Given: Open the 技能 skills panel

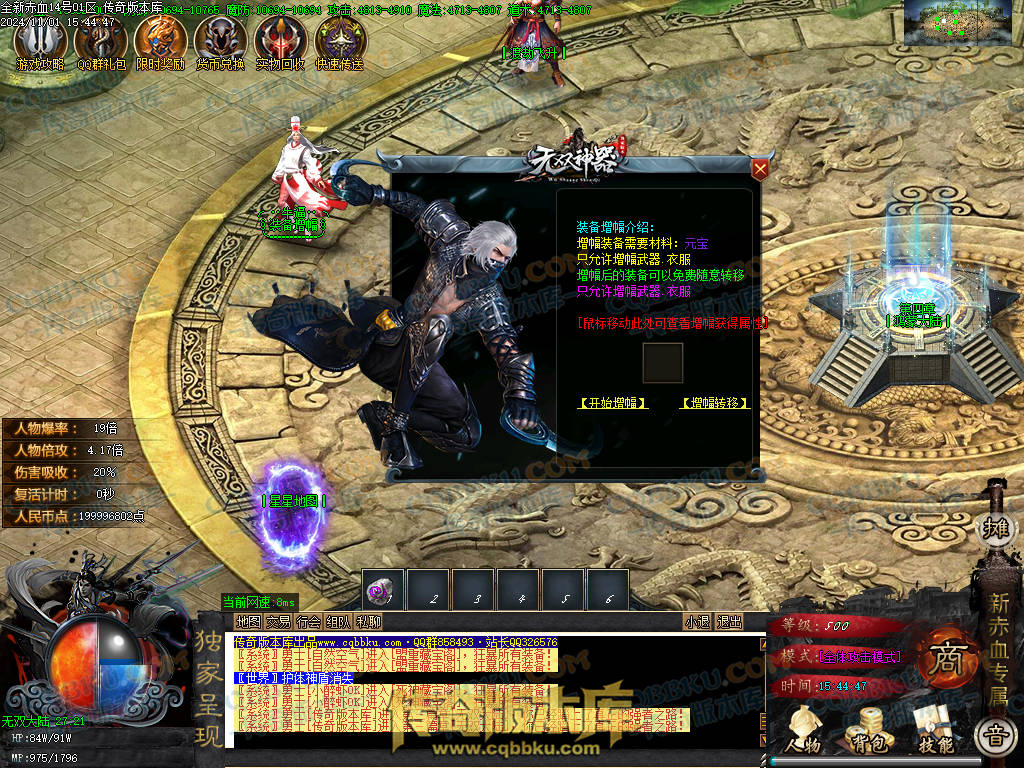Looking at the screenshot, I should click(934, 728).
